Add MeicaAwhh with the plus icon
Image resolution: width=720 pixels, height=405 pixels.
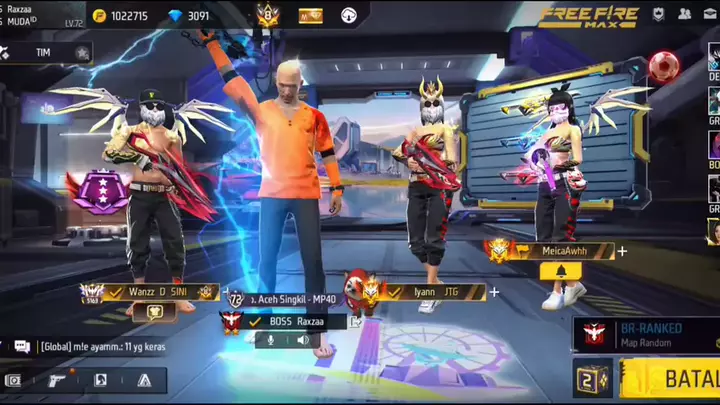coord(622,251)
